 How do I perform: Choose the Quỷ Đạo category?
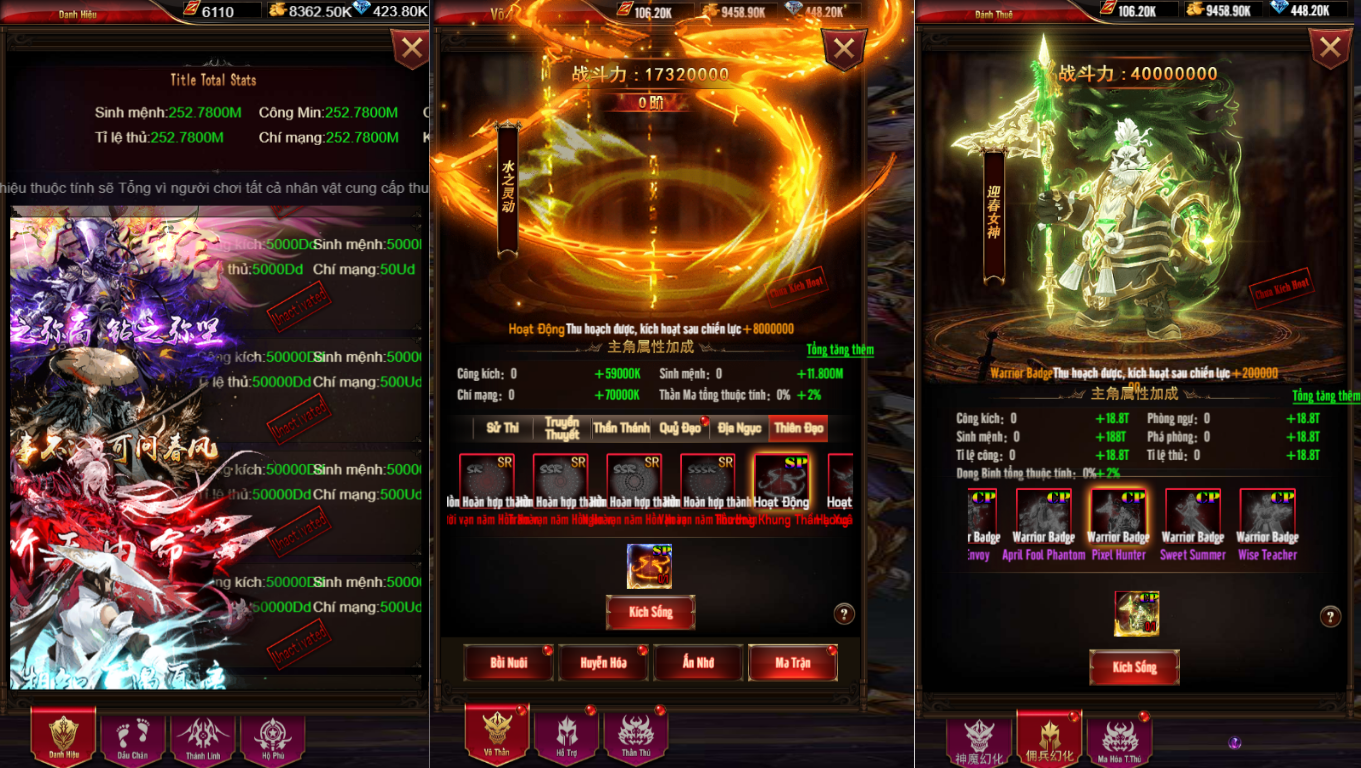680,428
